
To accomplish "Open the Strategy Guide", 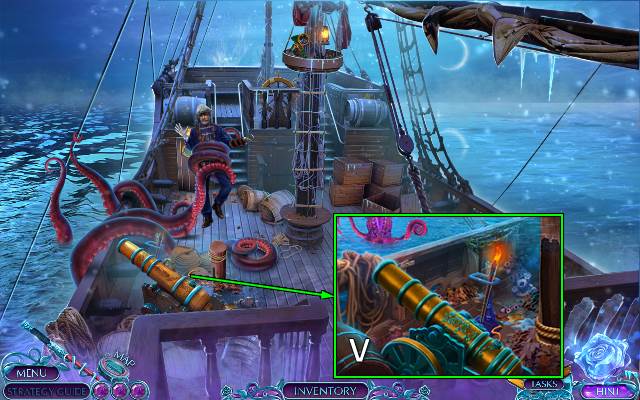I will click(x=44, y=390).
